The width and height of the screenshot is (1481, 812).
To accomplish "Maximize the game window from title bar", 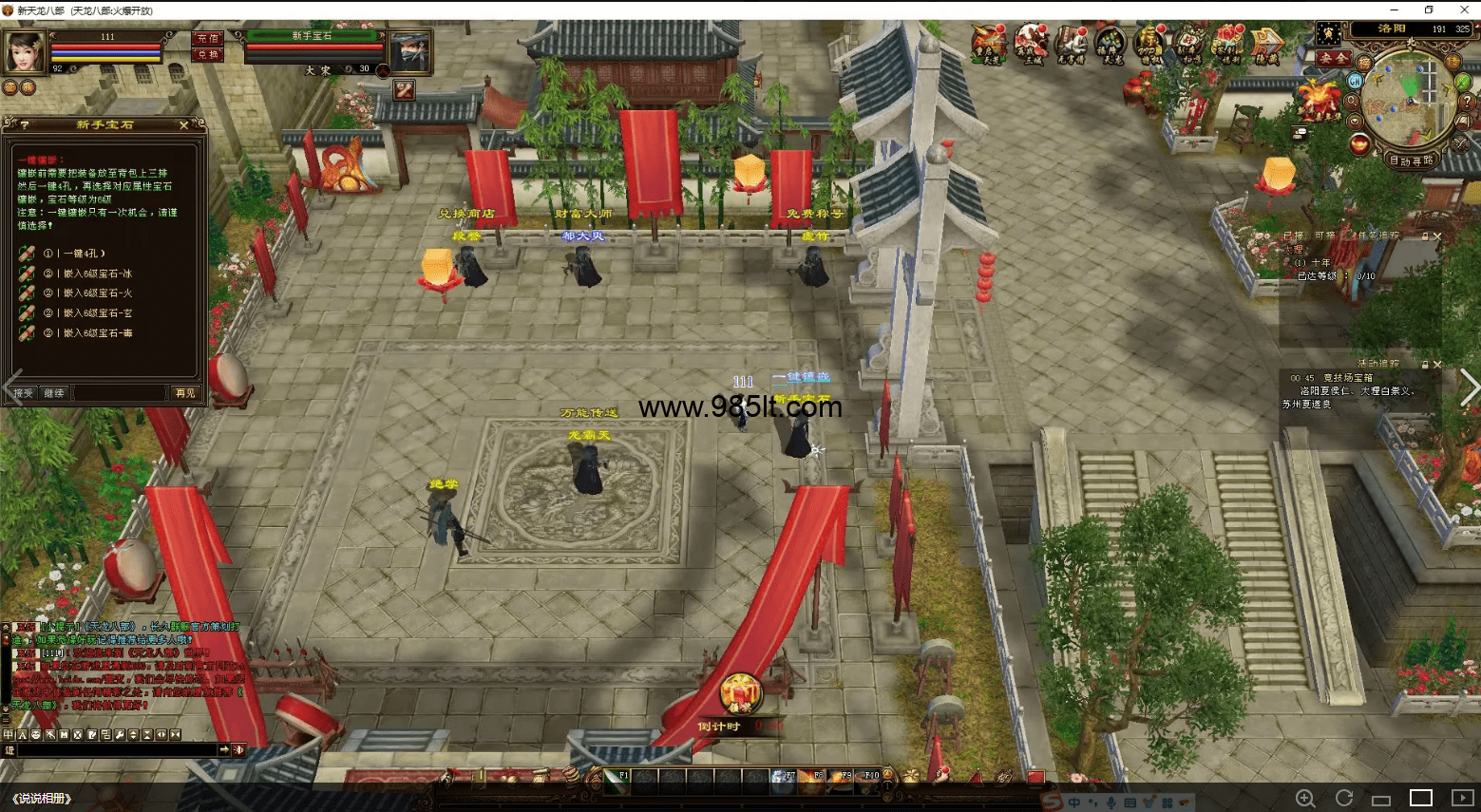I will [x=1429, y=9].
